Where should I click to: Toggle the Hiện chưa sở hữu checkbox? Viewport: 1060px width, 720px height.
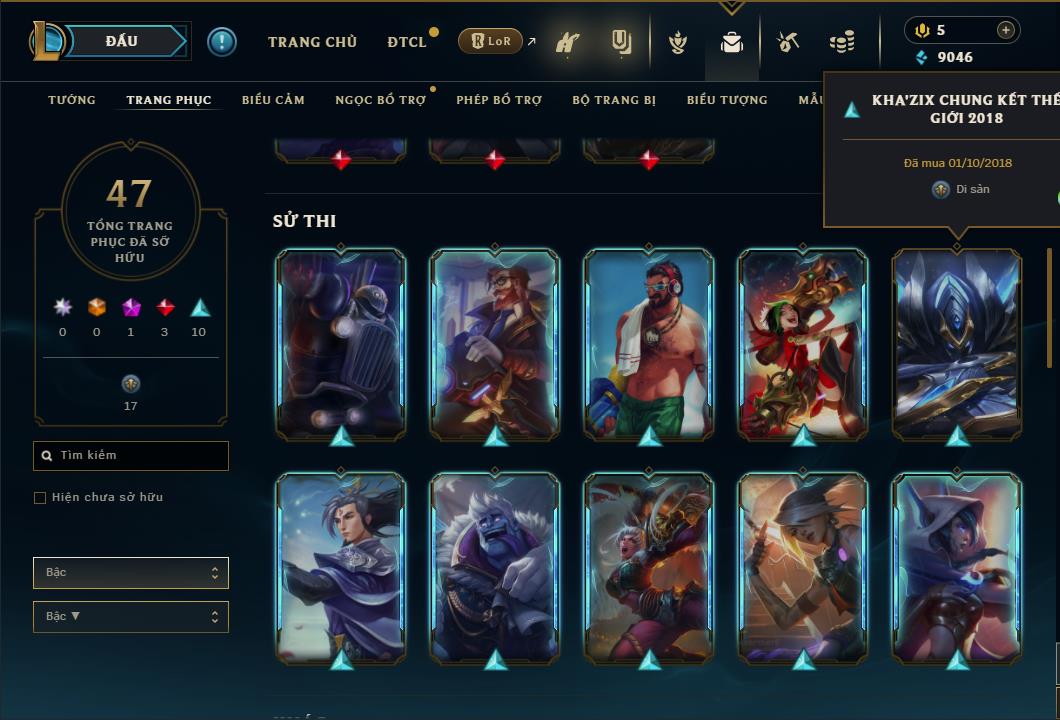pos(40,498)
